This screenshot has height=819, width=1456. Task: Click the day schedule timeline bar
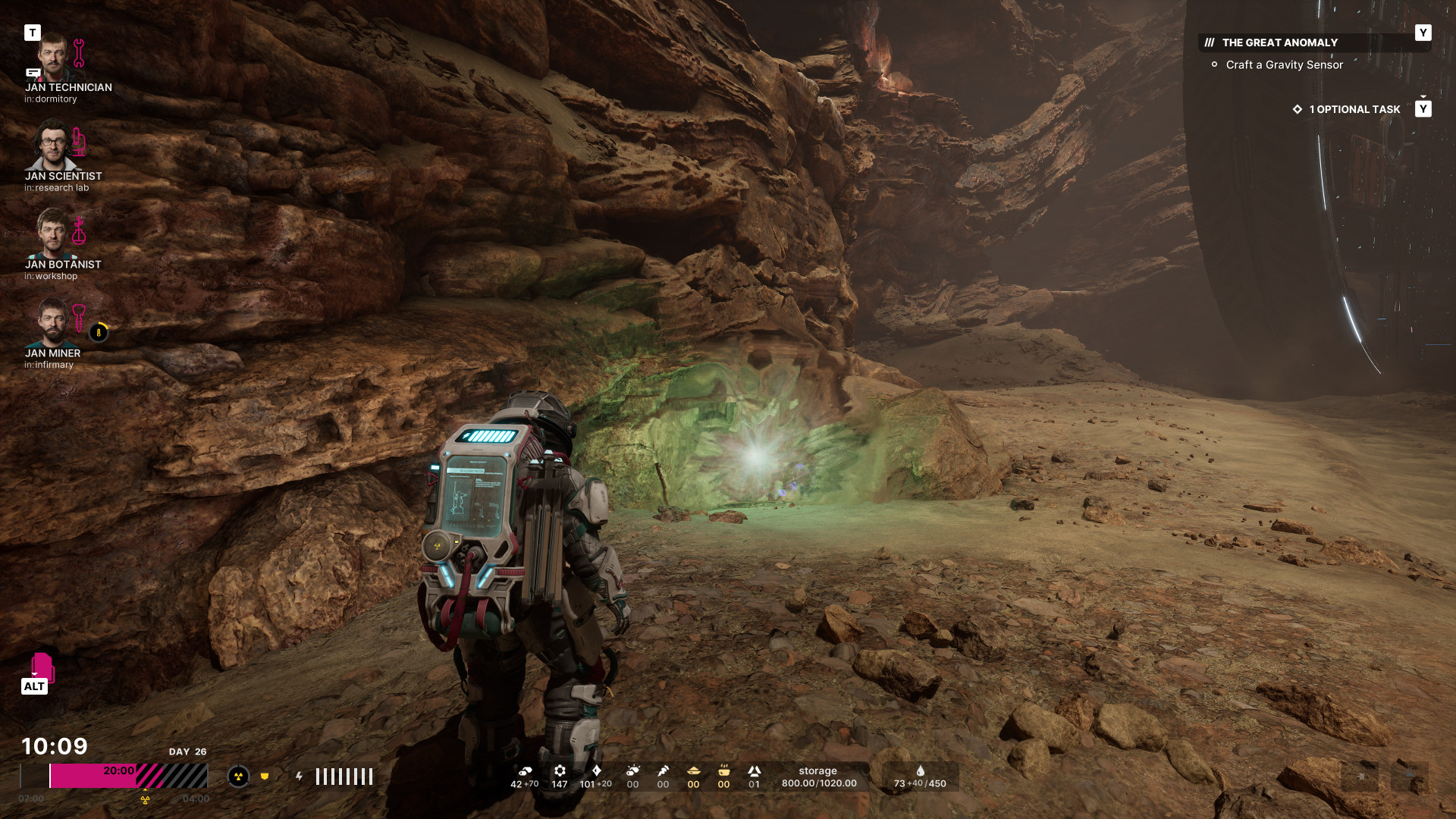(x=114, y=777)
